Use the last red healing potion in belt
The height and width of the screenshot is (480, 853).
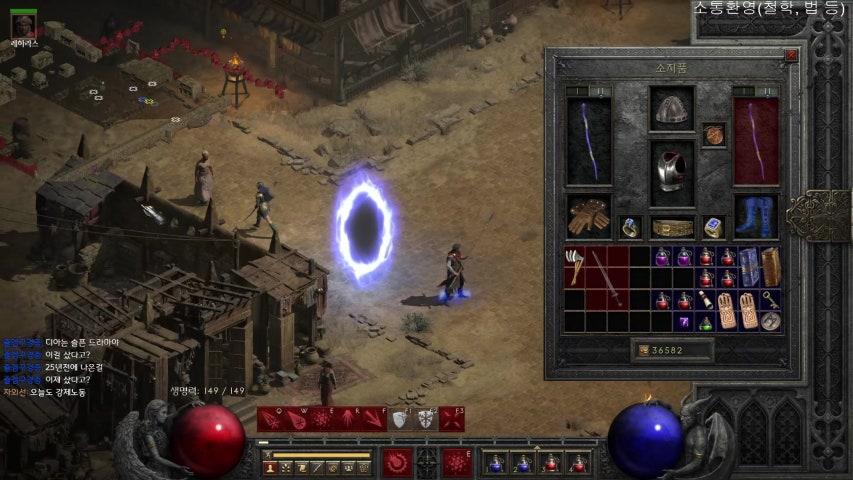click(x=578, y=463)
